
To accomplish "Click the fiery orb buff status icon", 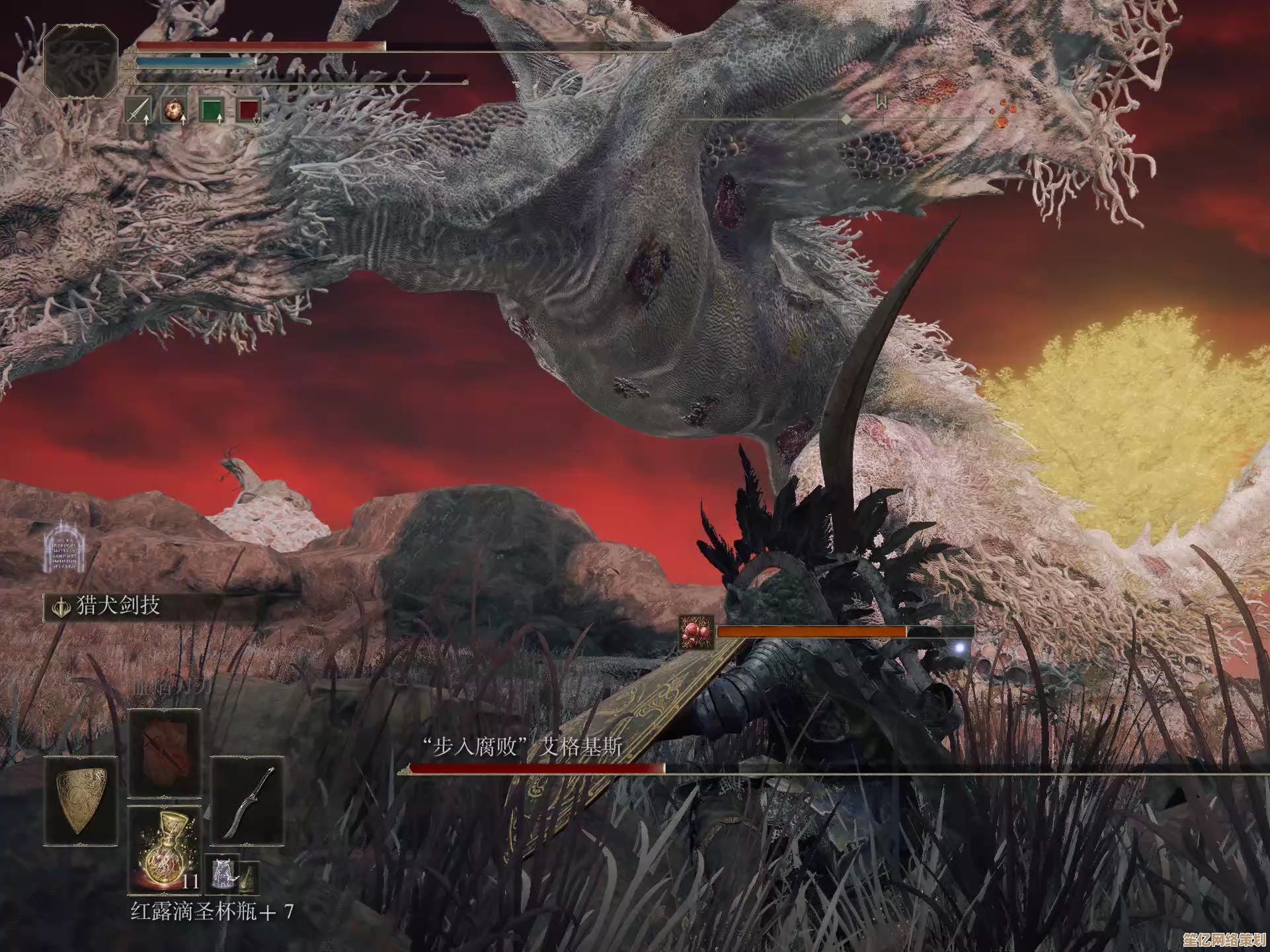I will pos(175,110).
